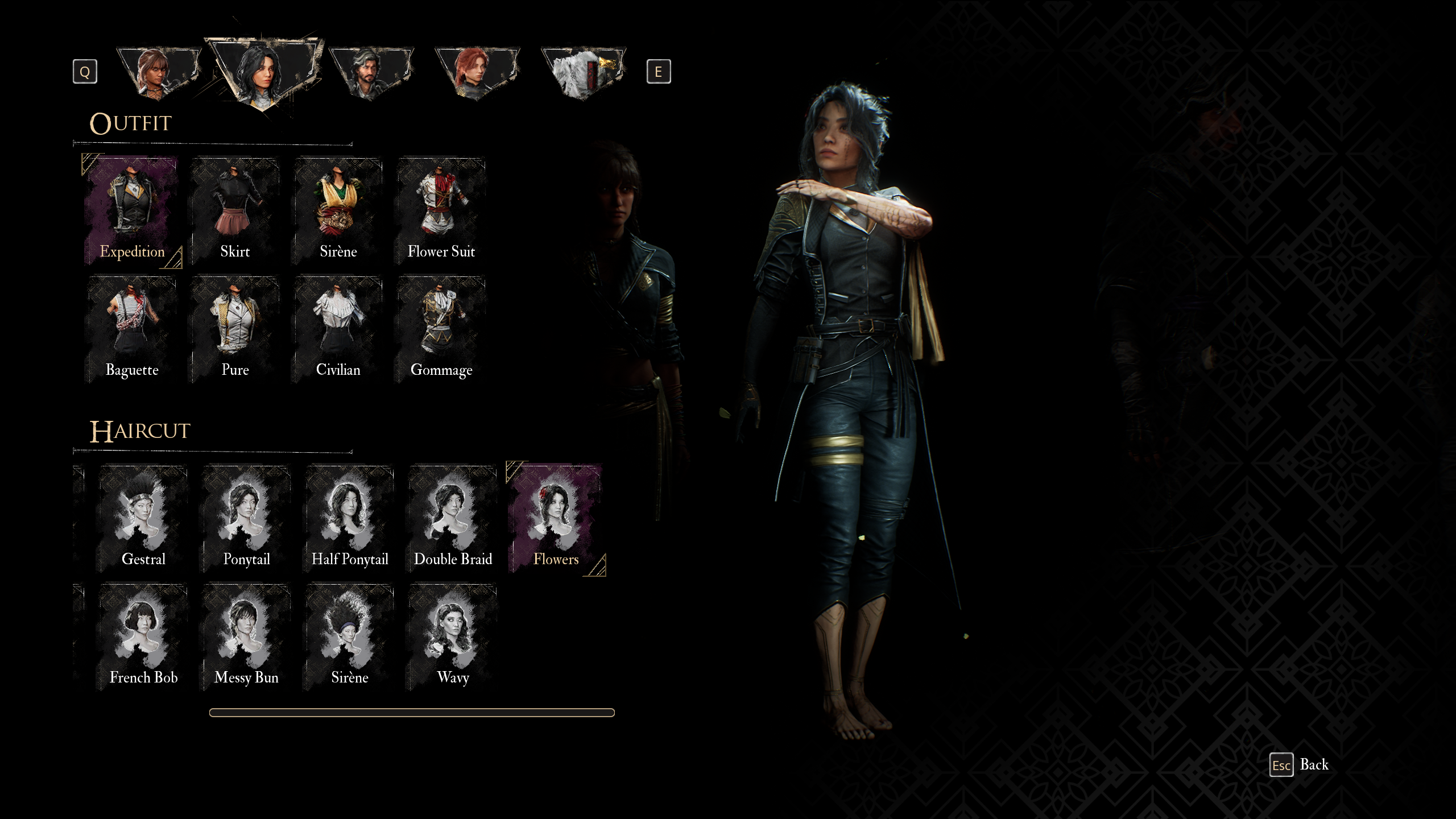Apply the Half Ponytail haircut
Image resolution: width=1456 pixels, height=819 pixels.
click(x=349, y=518)
